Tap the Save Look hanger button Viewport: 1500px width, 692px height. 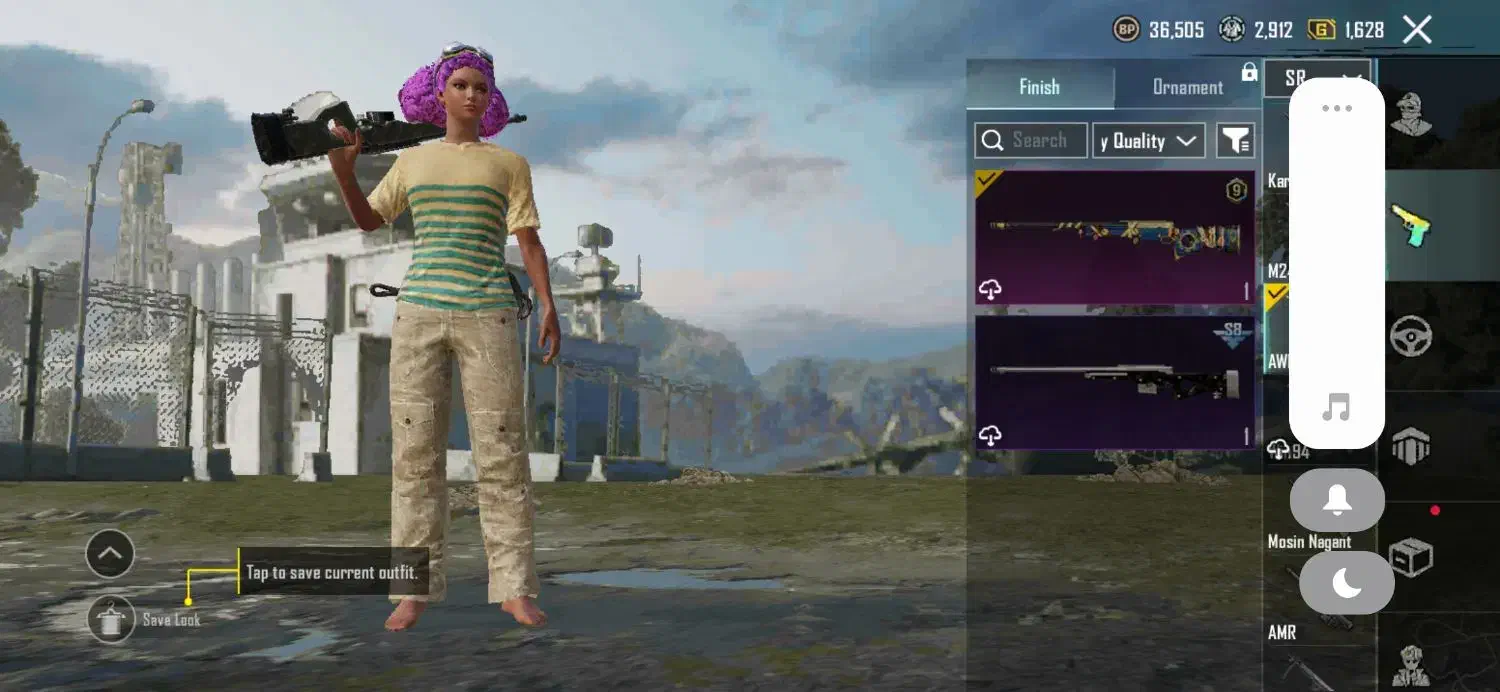point(110,620)
